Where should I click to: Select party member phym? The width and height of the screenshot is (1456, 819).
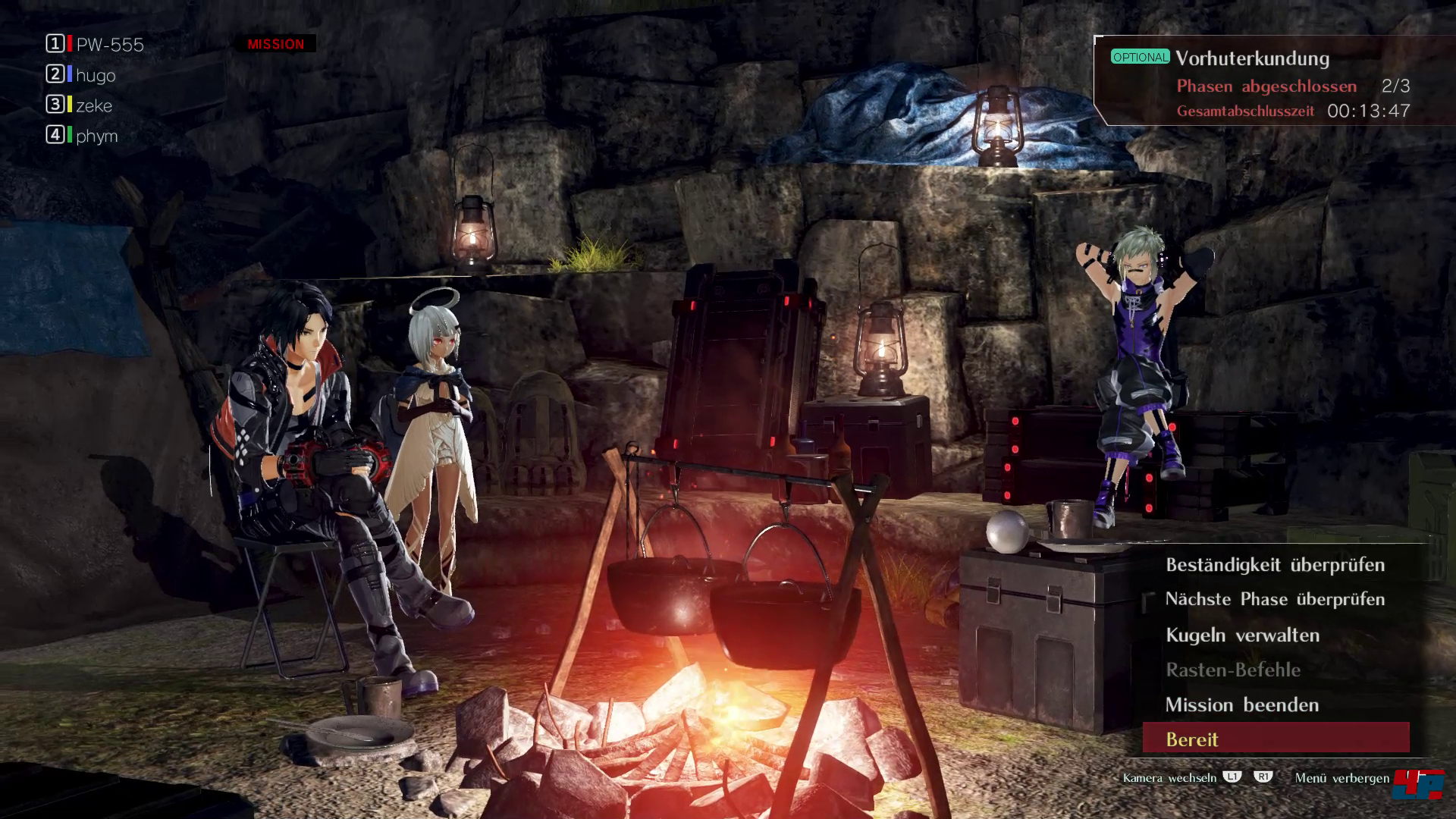(96, 136)
